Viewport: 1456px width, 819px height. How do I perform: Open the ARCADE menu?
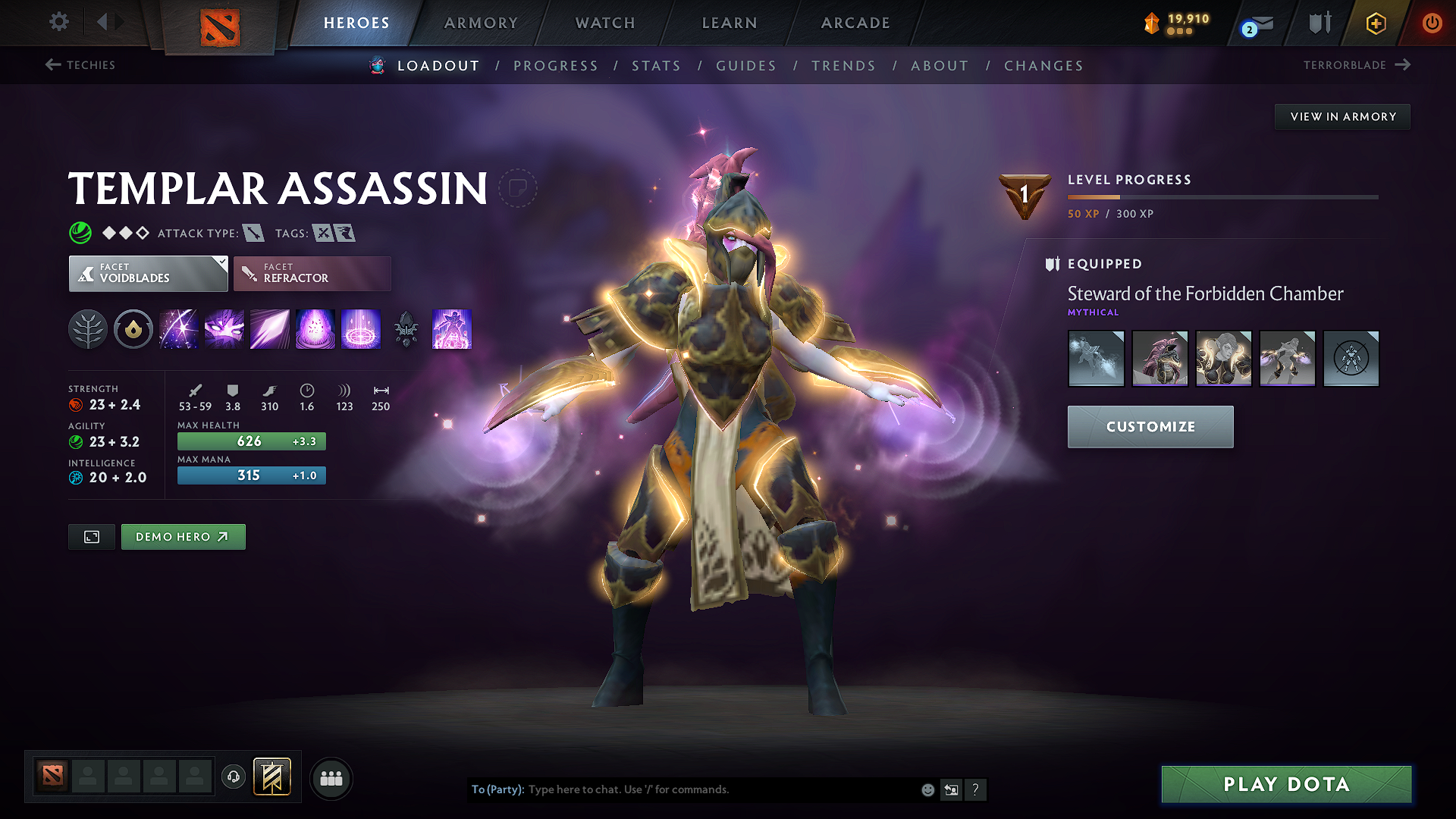pos(855,23)
